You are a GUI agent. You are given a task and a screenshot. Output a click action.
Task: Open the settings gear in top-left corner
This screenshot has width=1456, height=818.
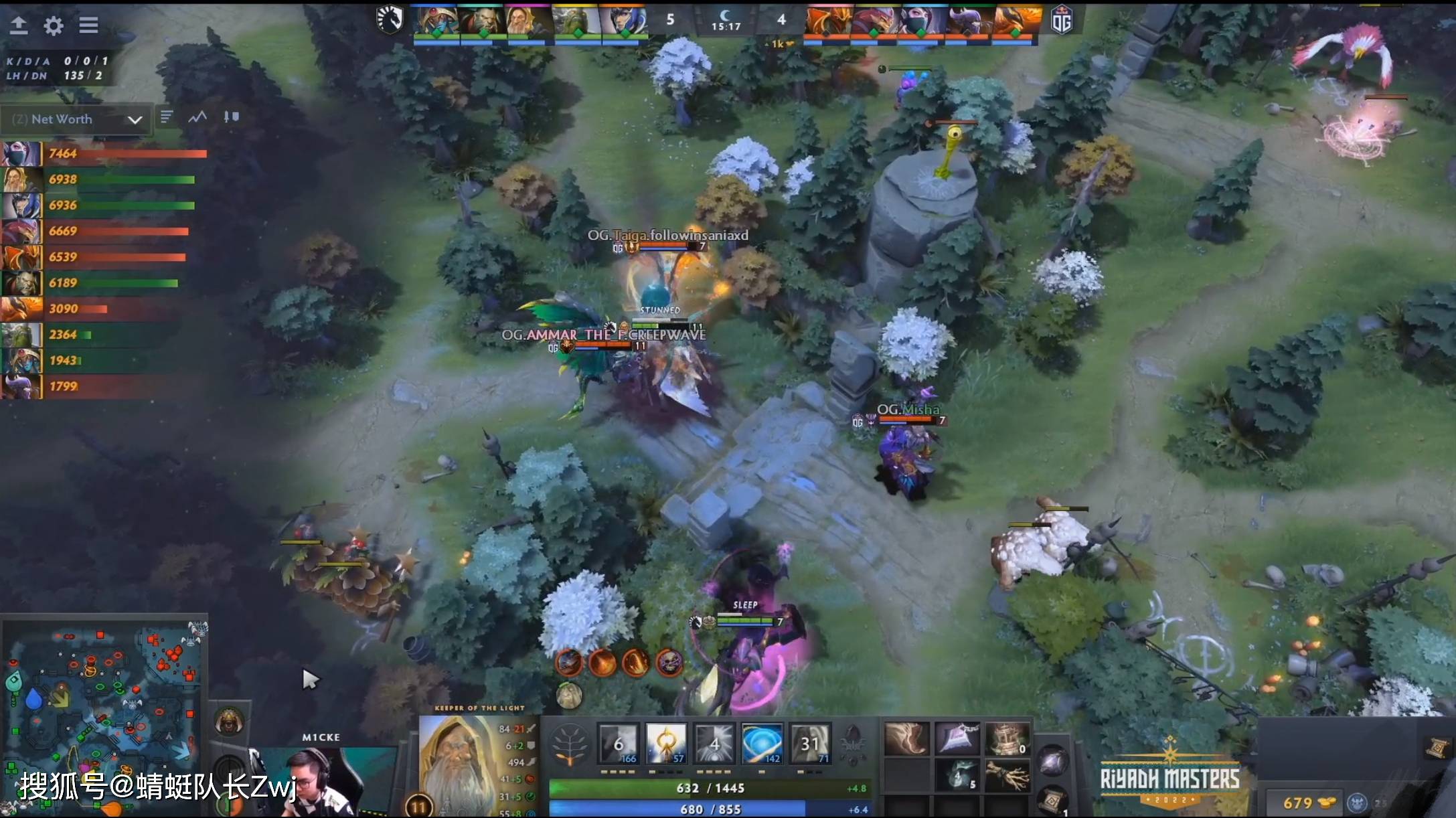click(54, 25)
